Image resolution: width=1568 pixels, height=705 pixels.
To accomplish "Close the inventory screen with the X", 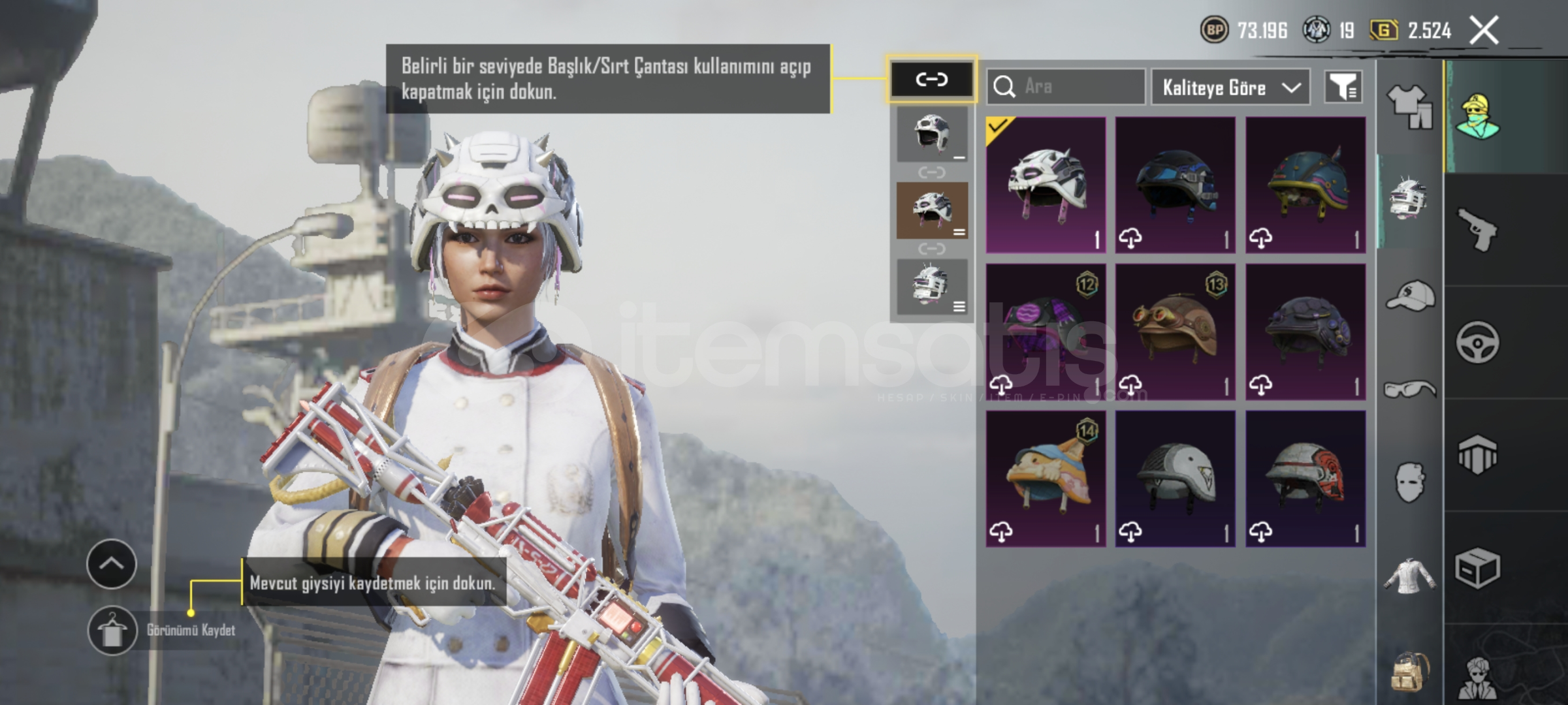I will tap(1484, 31).
